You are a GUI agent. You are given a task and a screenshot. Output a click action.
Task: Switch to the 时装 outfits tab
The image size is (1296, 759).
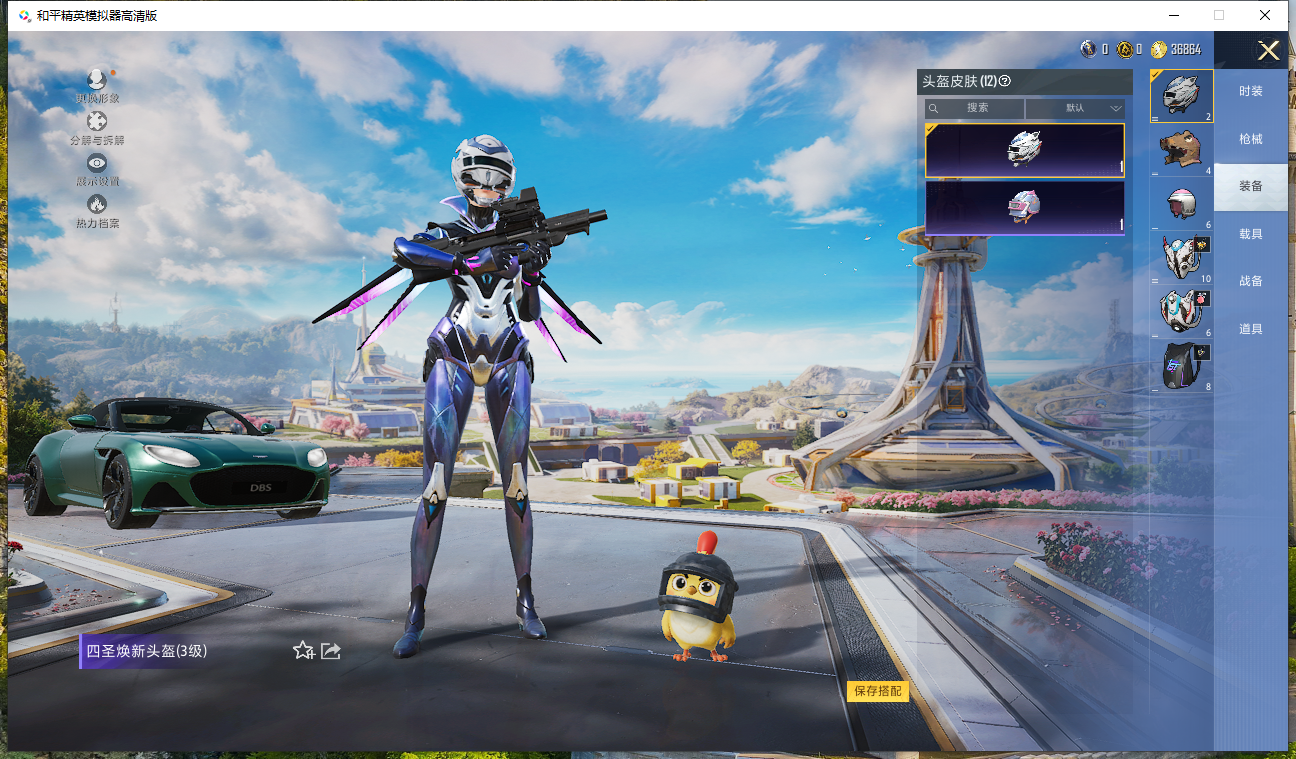pyautogui.click(x=1250, y=91)
